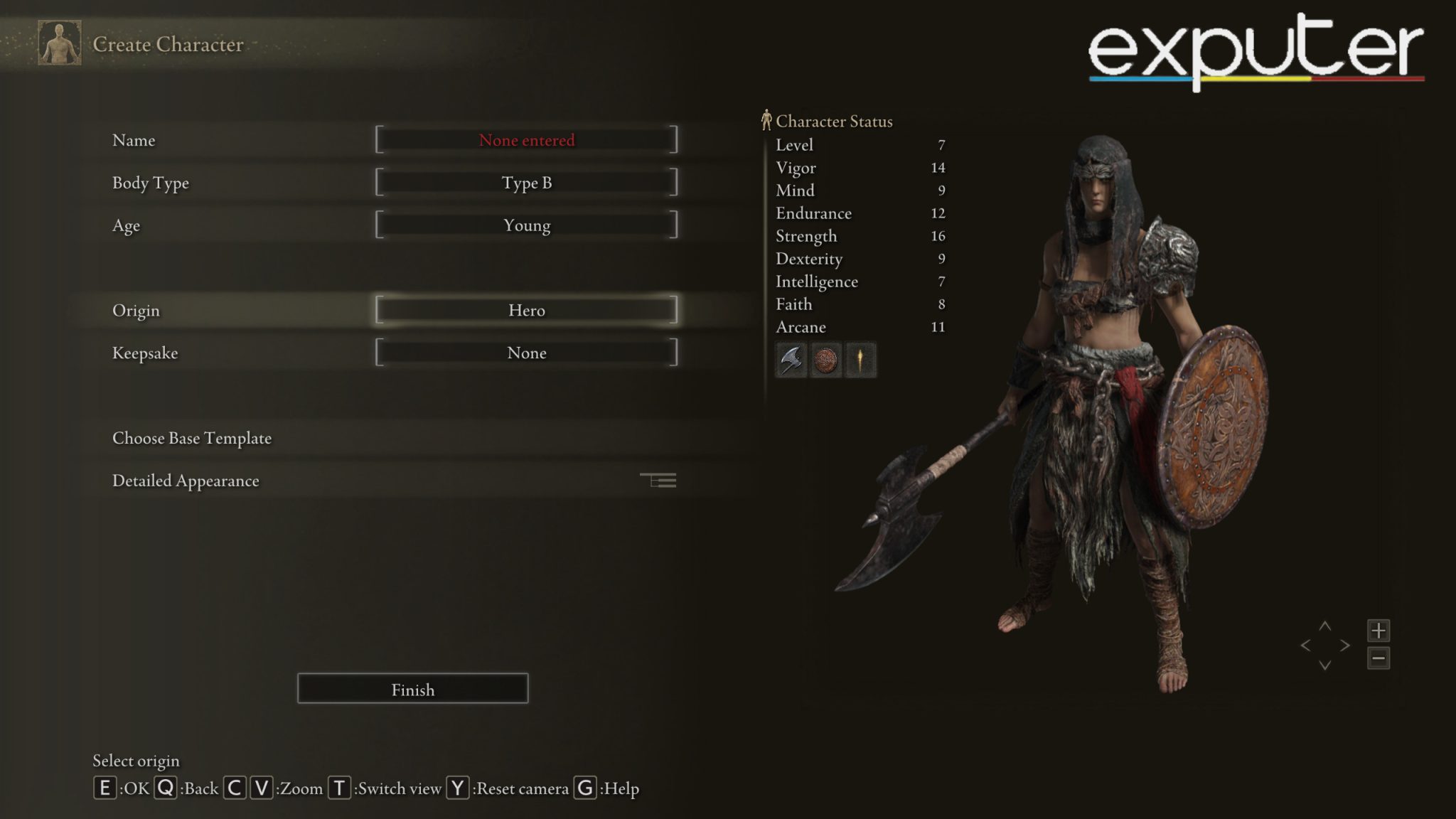Viewport: 1456px width, 819px height.
Task: Click the Finish button
Action: point(412,688)
